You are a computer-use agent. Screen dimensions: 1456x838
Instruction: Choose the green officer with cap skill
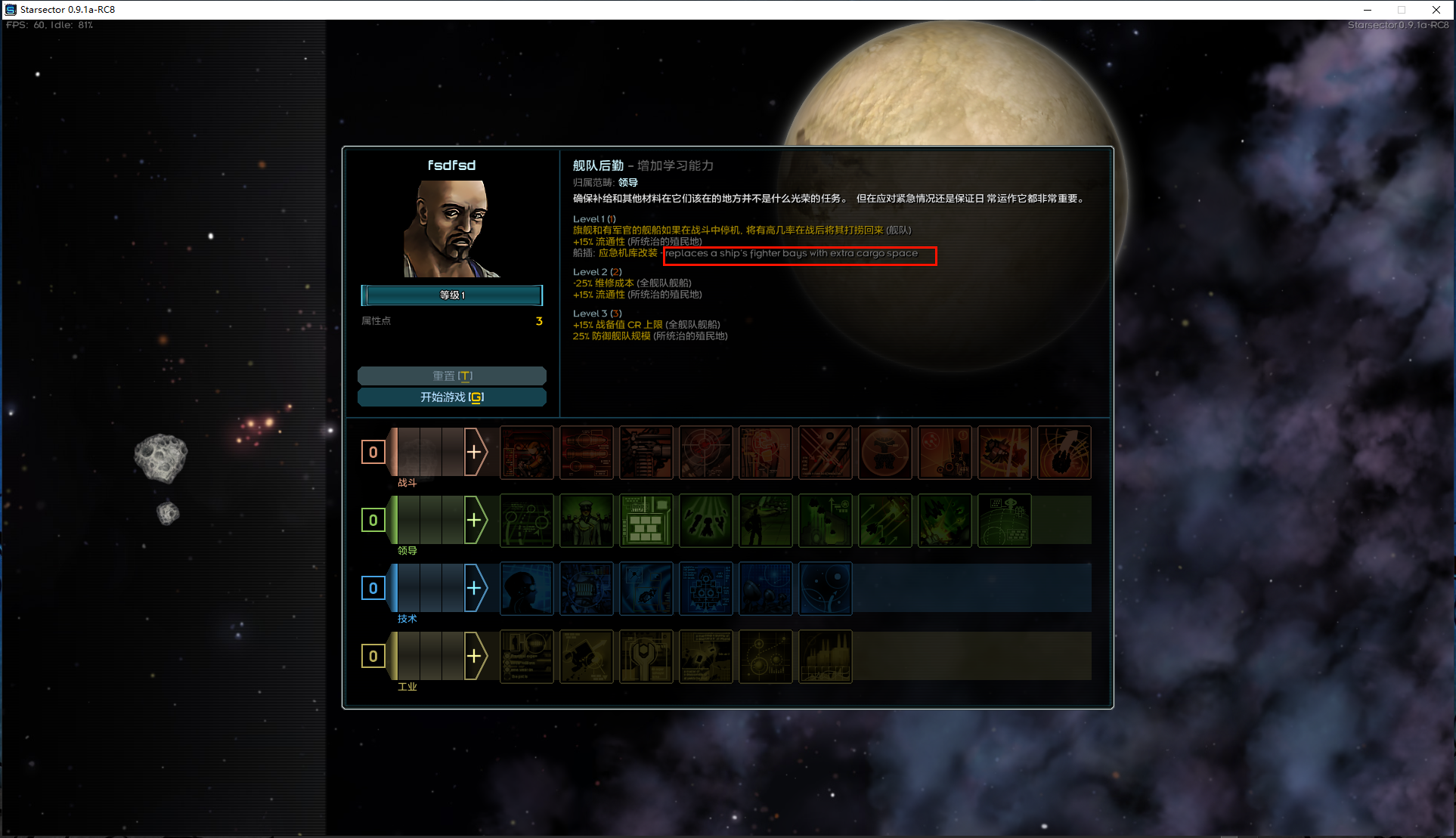(x=586, y=521)
